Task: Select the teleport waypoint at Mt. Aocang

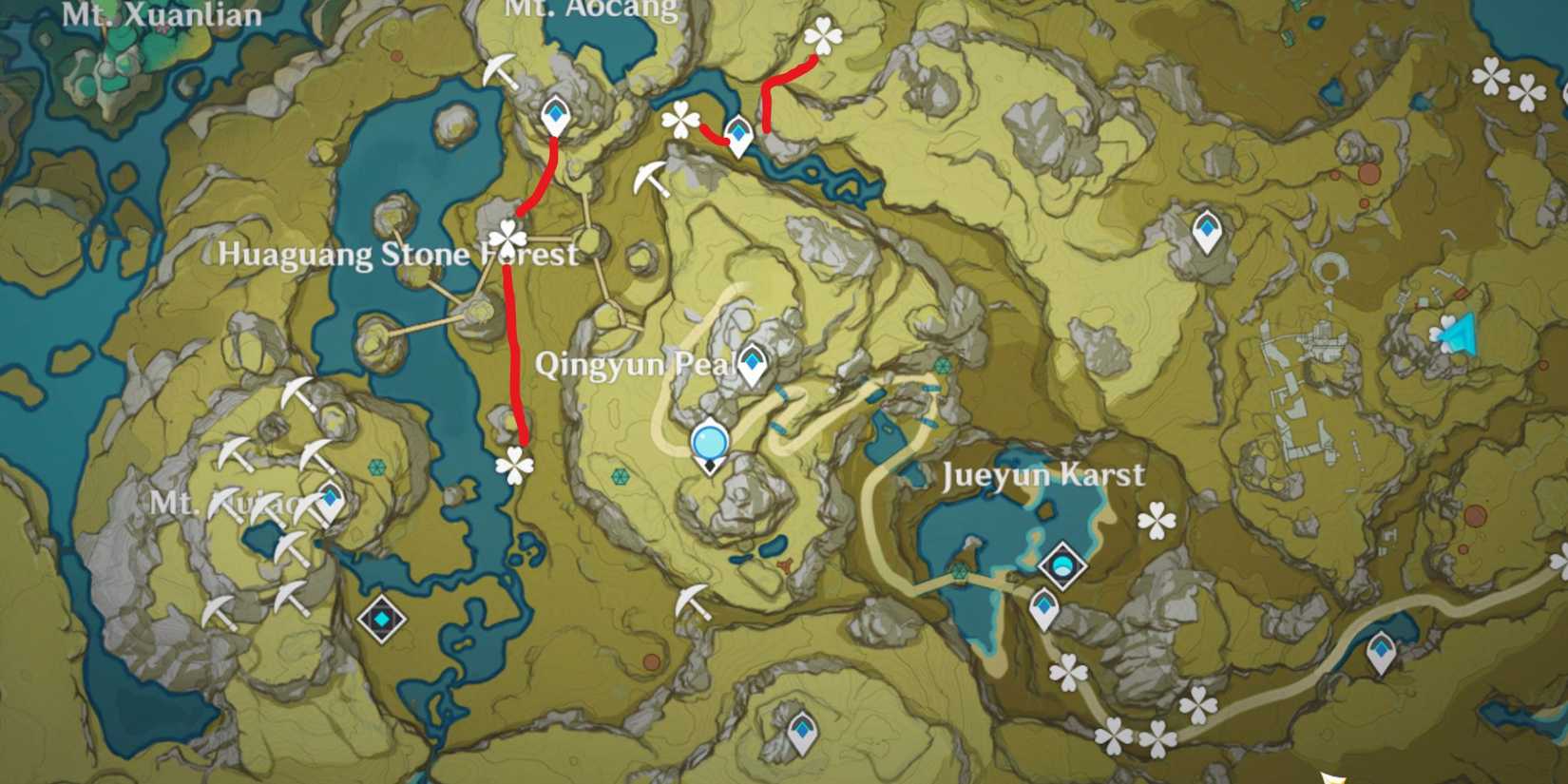Action: (554, 116)
